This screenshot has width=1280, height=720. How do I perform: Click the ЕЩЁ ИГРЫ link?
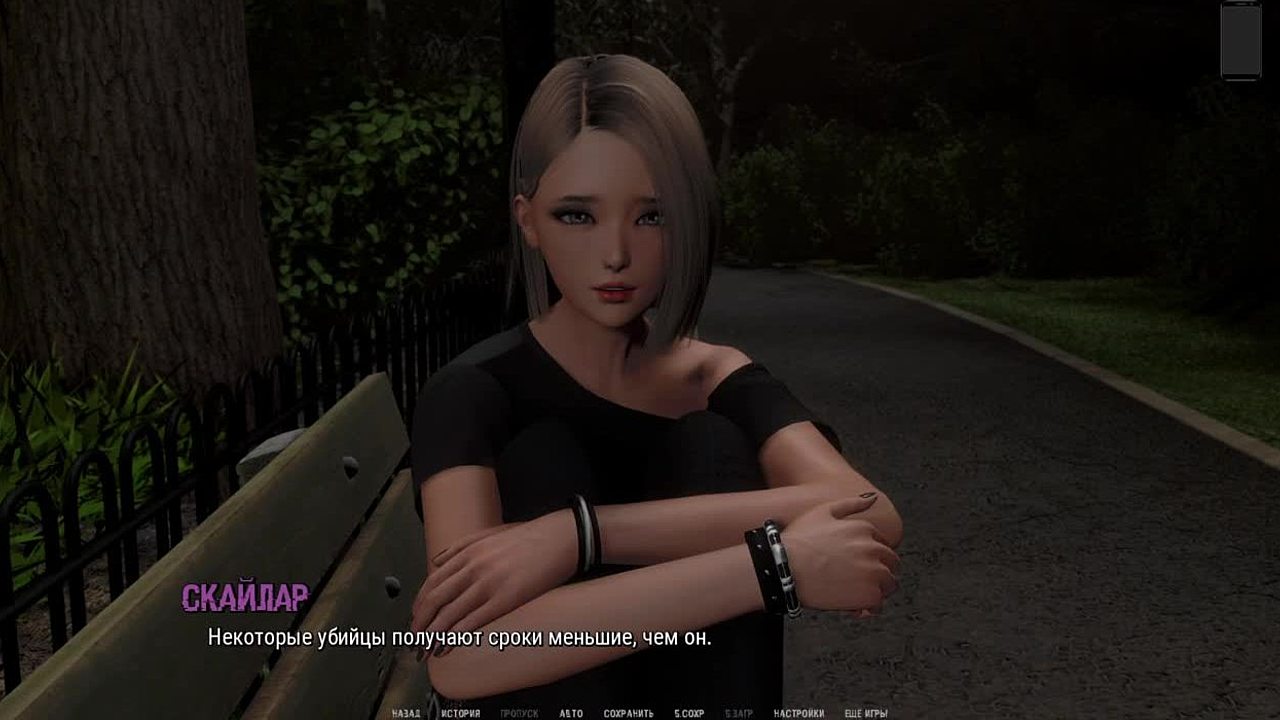click(866, 713)
